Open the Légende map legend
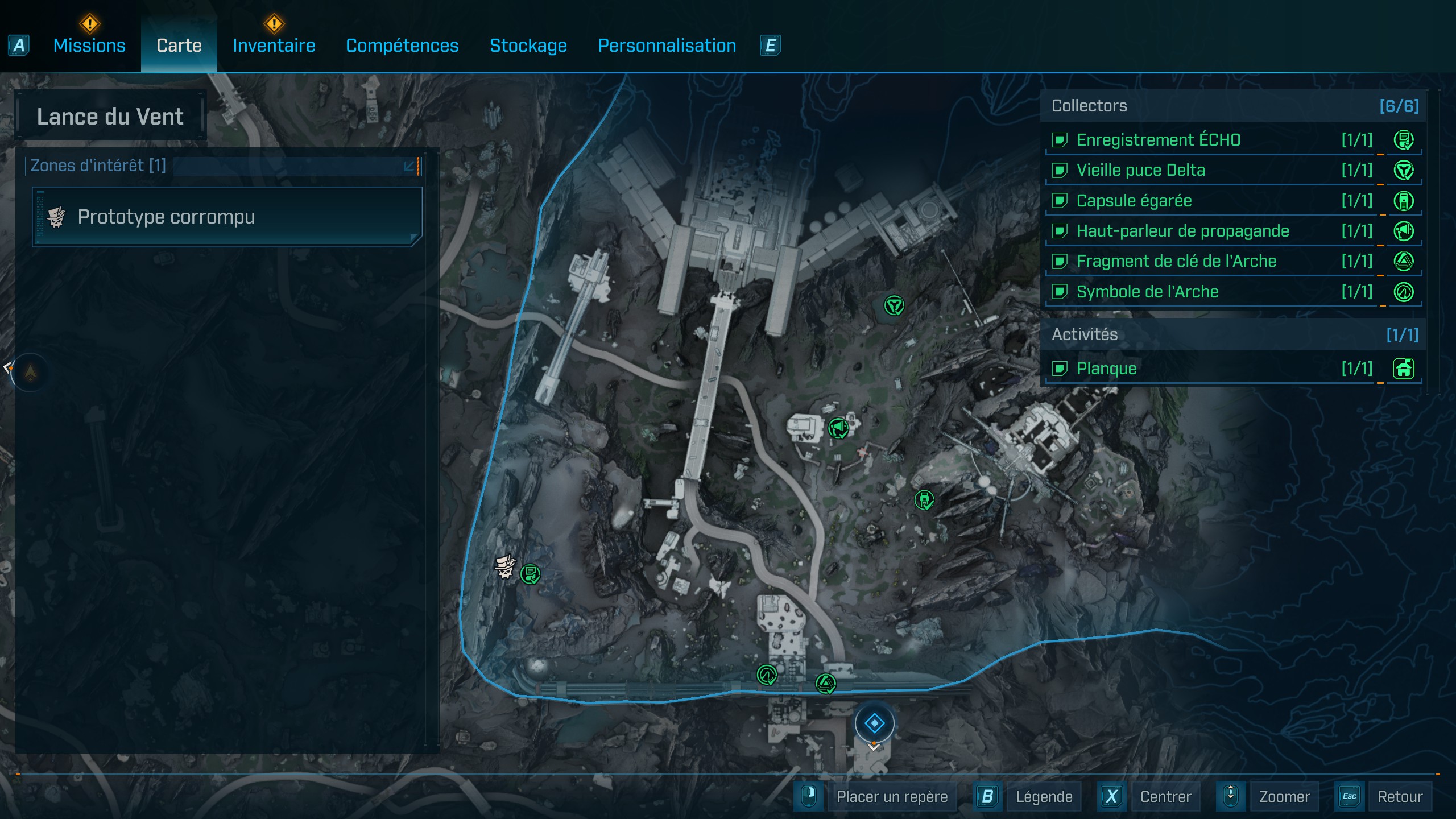 1044,796
